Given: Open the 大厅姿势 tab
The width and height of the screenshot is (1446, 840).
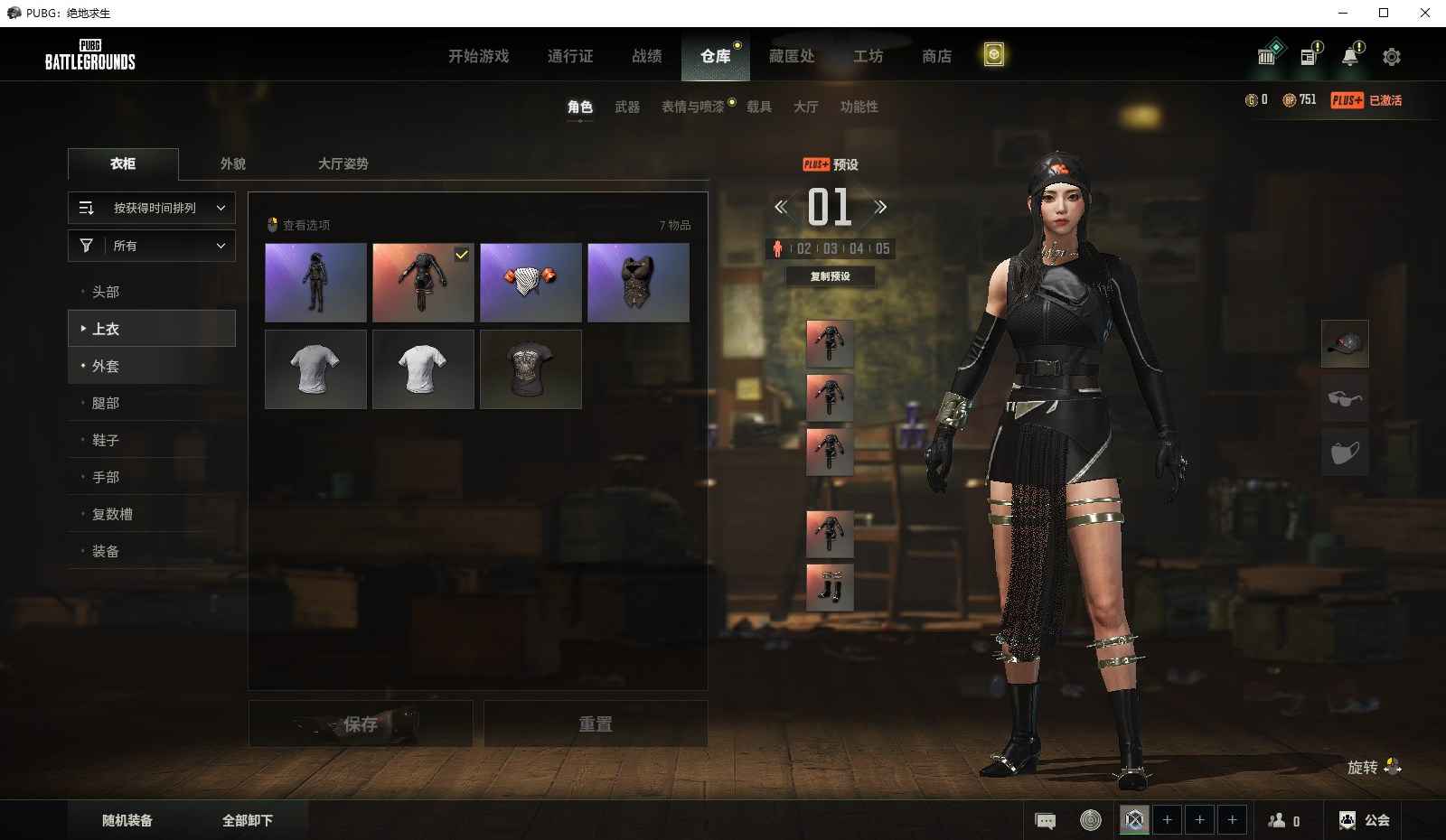Looking at the screenshot, I should tap(343, 163).
